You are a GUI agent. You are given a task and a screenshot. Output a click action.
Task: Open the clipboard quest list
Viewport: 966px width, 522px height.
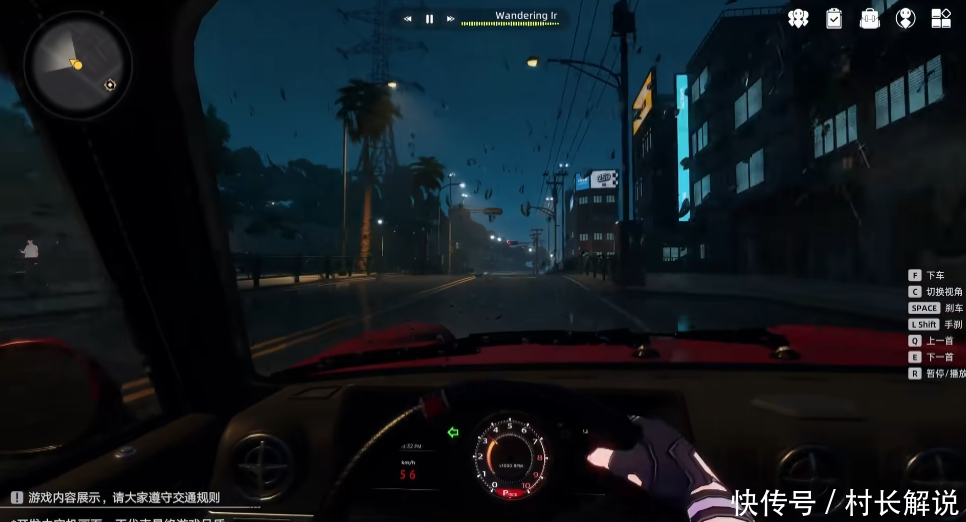[x=833, y=18]
